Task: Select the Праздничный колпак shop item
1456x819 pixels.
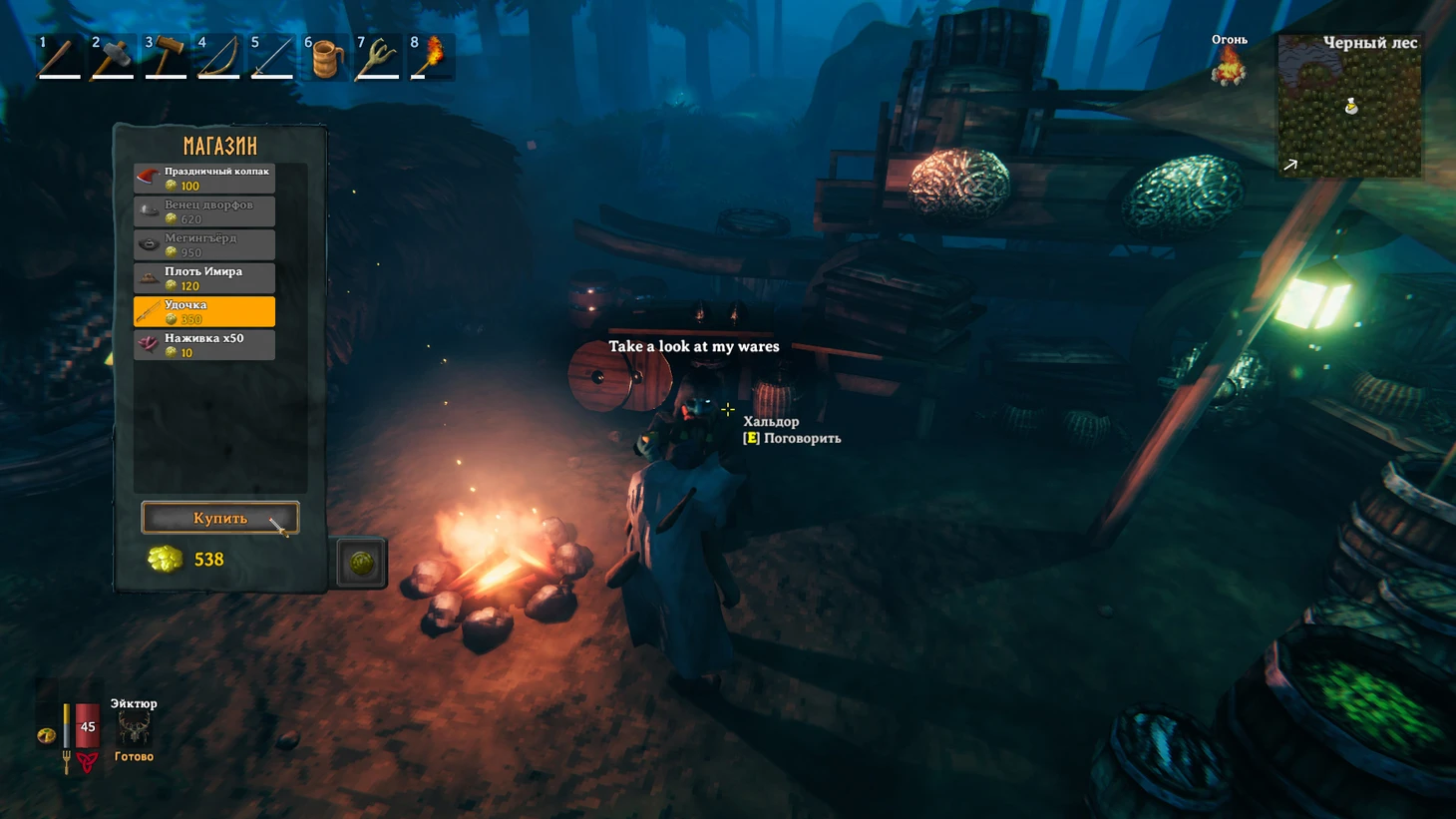Action: pos(204,179)
